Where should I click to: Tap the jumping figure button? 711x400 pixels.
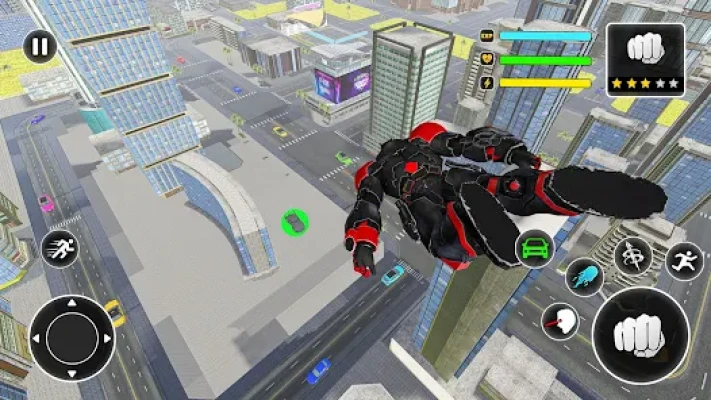pos(684,261)
